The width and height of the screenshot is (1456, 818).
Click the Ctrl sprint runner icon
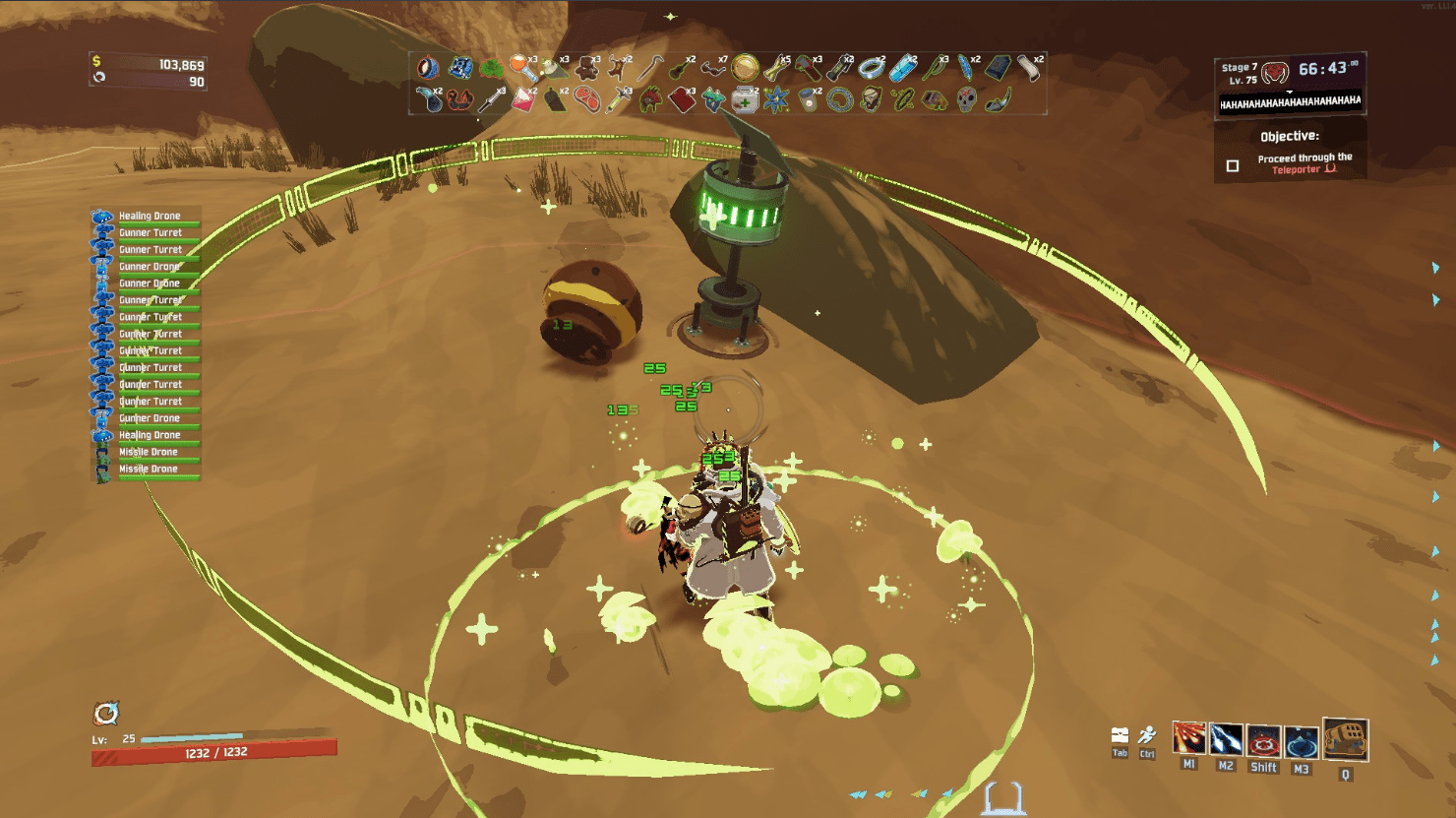pos(1146,734)
